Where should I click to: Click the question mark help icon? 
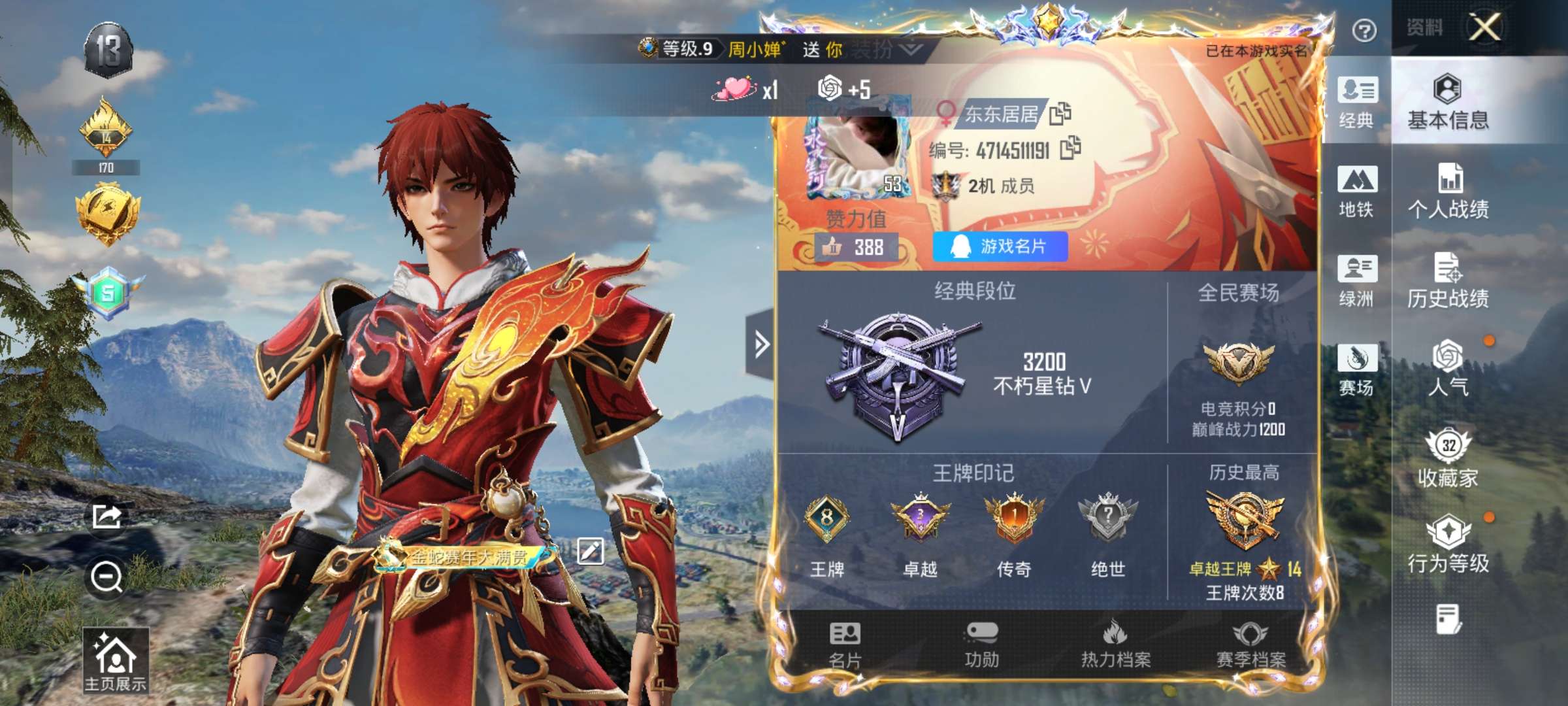(1364, 31)
